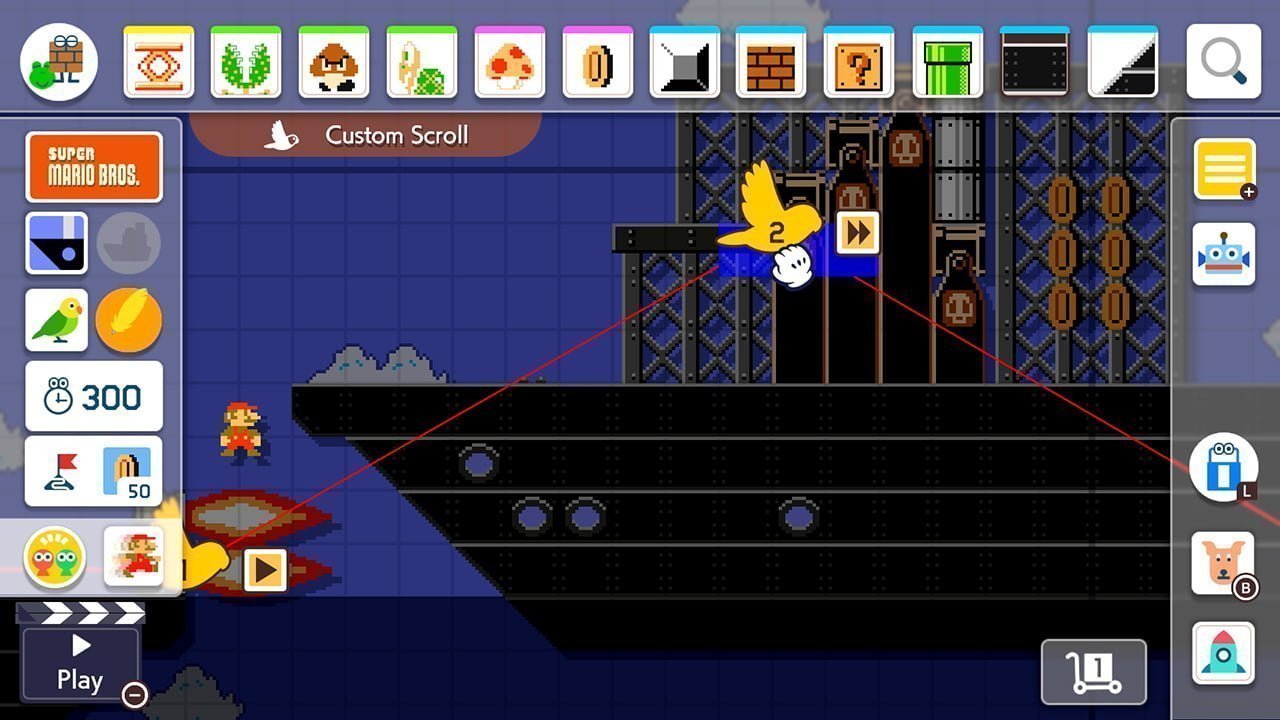Adjust the 300 second timer setting
The width and height of the screenshot is (1280, 720).
pos(94,396)
